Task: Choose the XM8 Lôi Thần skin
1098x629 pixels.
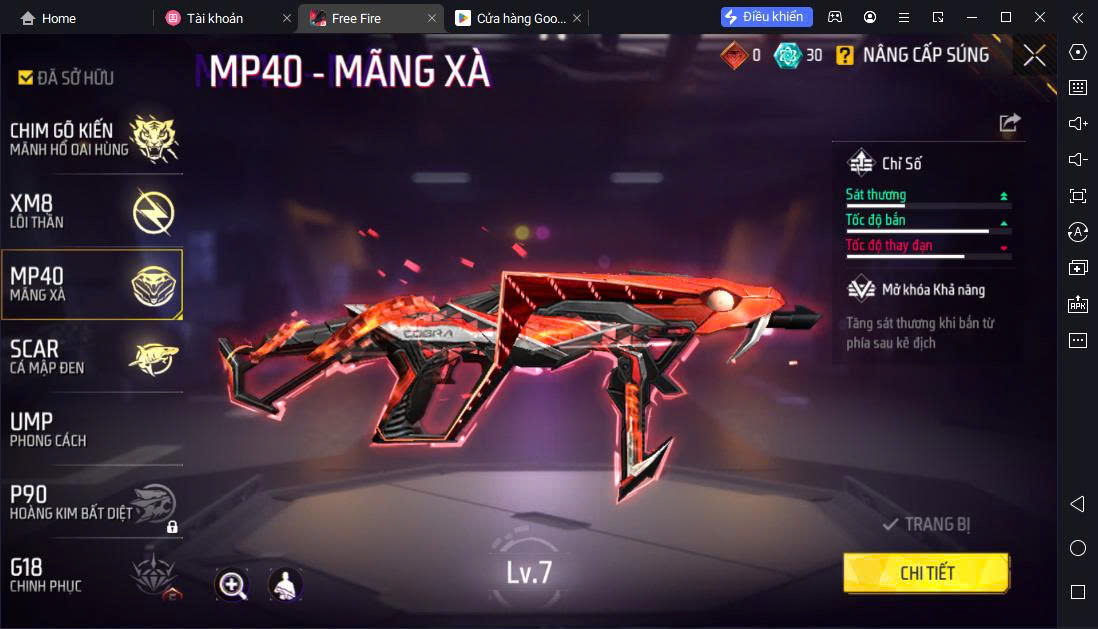Action: pyautogui.click(x=92, y=212)
